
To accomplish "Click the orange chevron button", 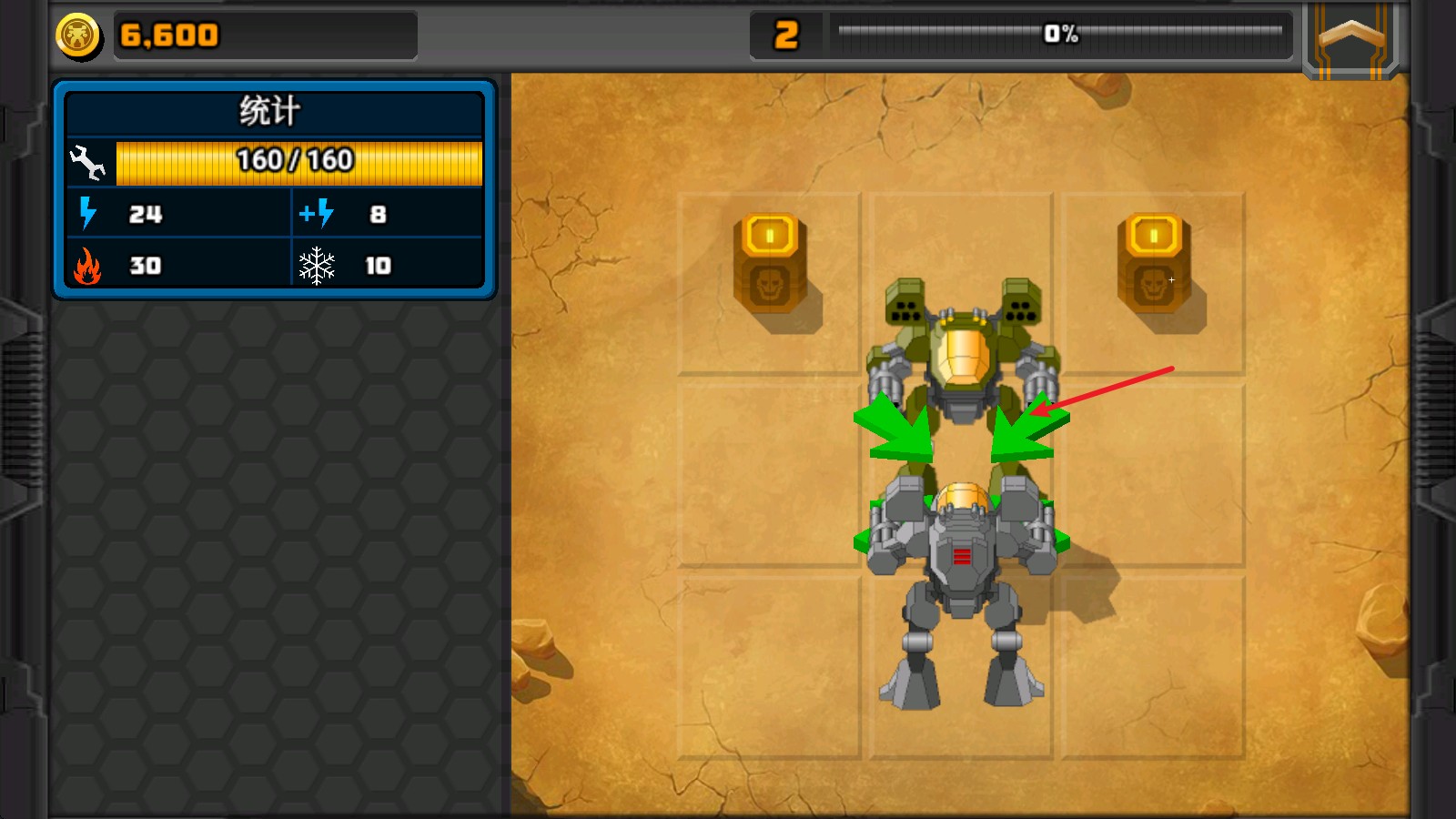I will (x=1351, y=38).
